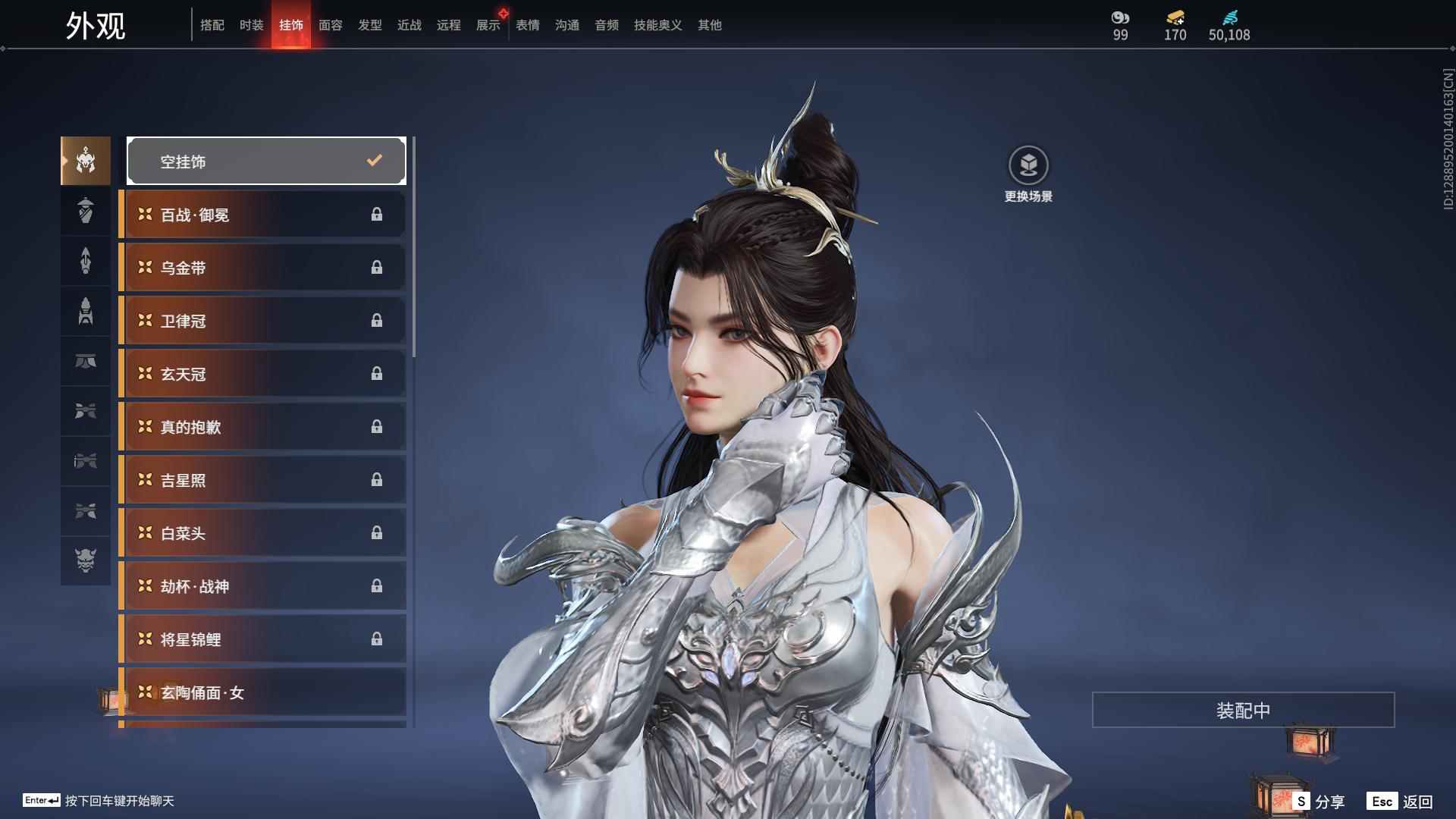Switch to the 时装 tab
Screen dimensions: 1456x819
click(251, 24)
